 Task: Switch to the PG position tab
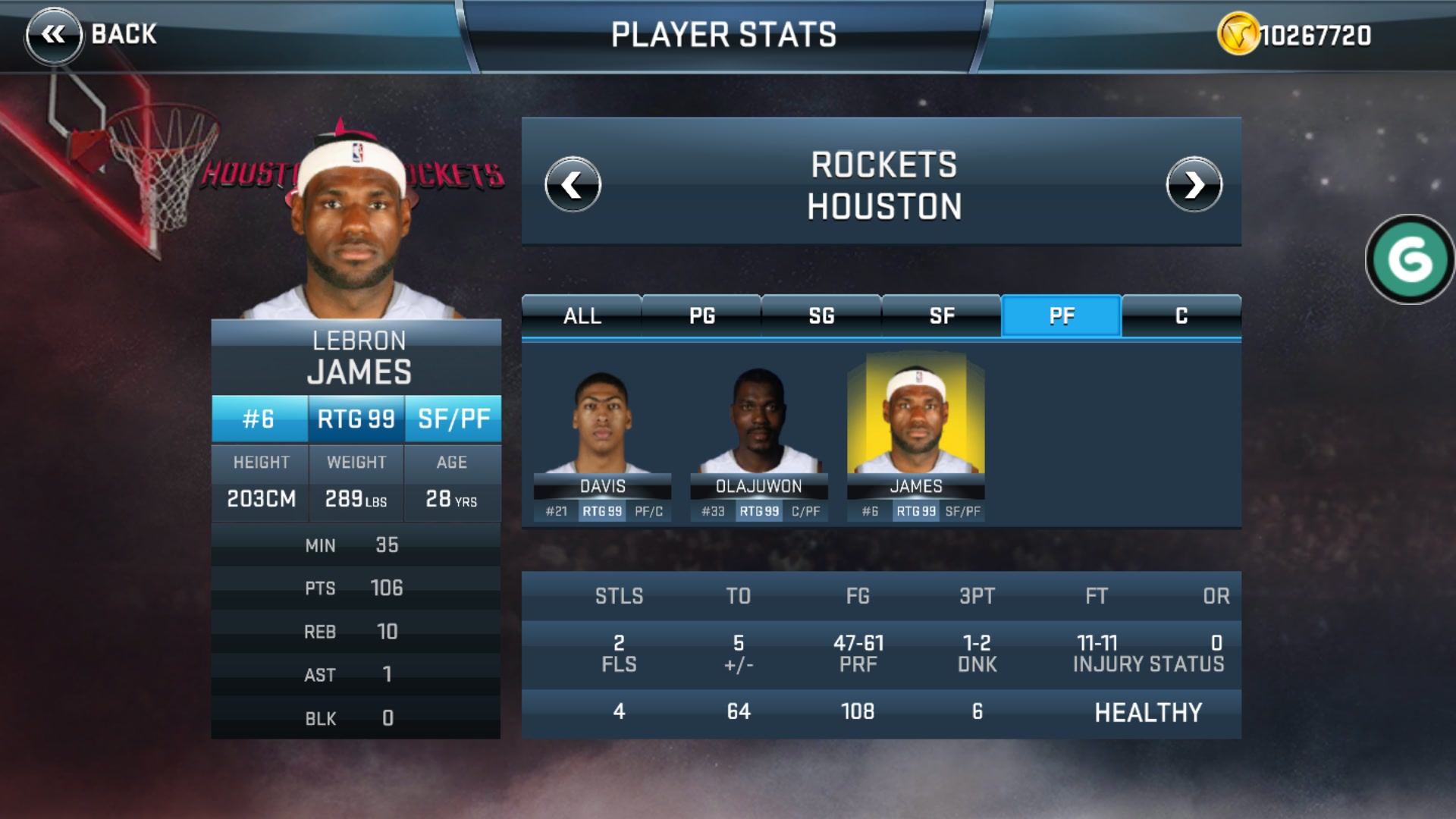tap(701, 315)
